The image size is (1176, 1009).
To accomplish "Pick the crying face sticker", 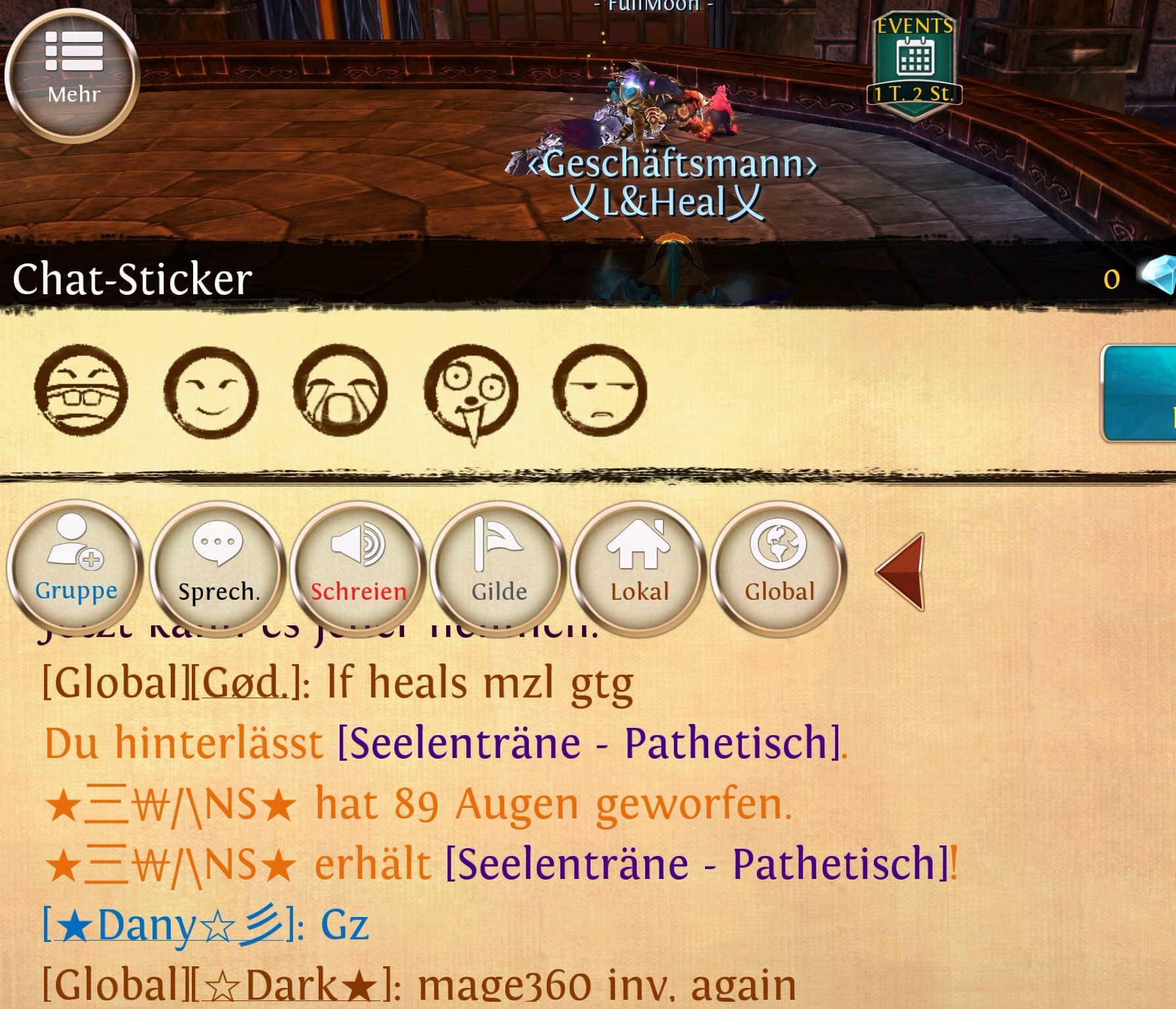I will pyautogui.click(x=340, y=392).
